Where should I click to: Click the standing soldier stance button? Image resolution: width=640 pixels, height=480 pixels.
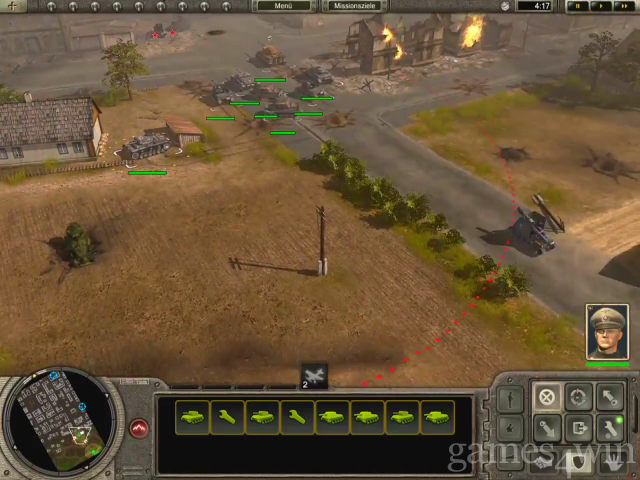point(508,397)
